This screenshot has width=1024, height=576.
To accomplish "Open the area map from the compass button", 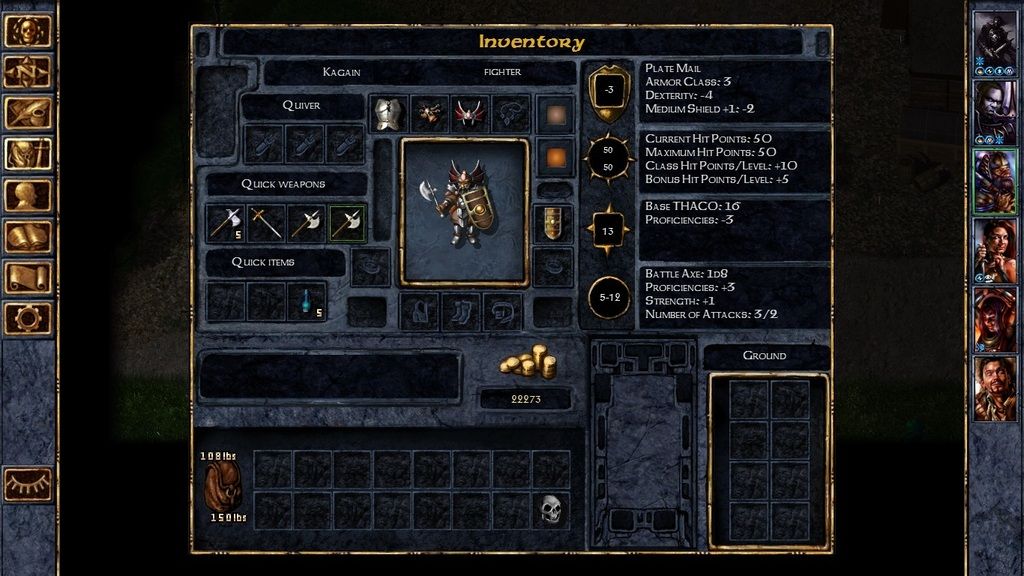I will 27,71.
